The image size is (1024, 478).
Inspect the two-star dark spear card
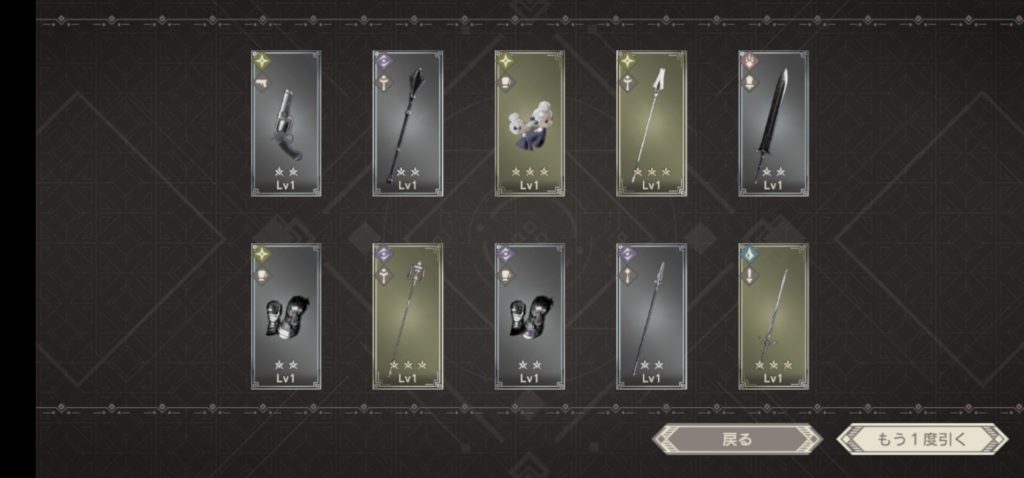(651, 315)
